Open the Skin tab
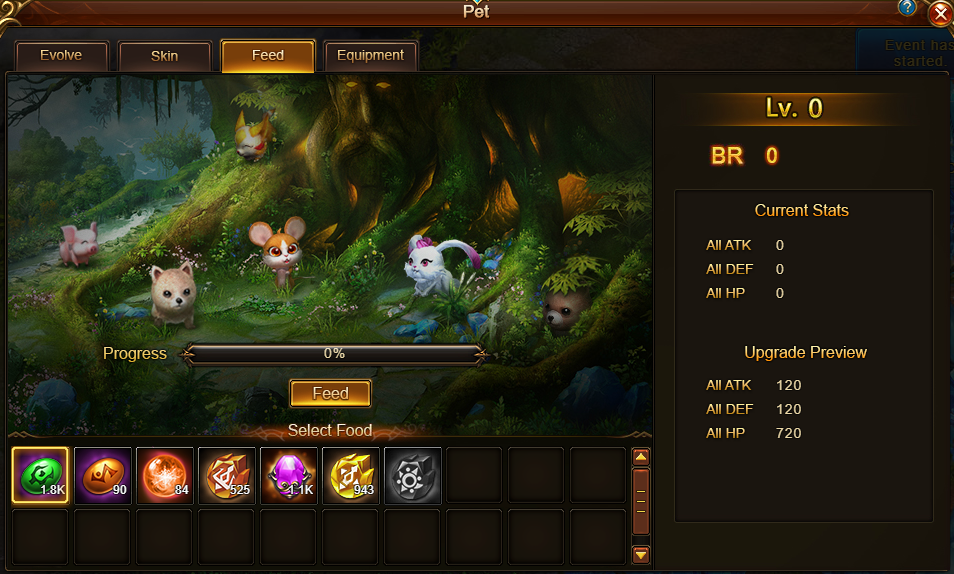Image resolution: width=954 pixels, height=574 pixels. 164,56
